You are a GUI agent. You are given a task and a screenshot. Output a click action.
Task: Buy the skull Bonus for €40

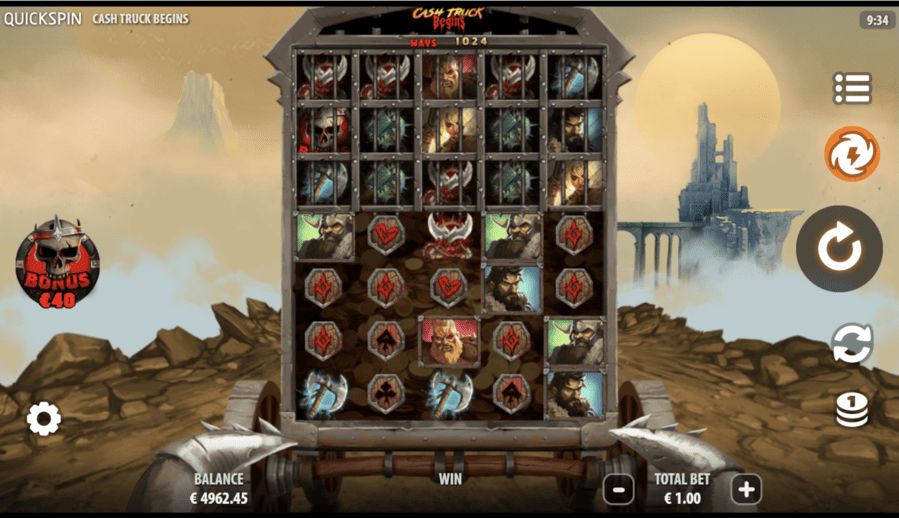click(57, 262)
